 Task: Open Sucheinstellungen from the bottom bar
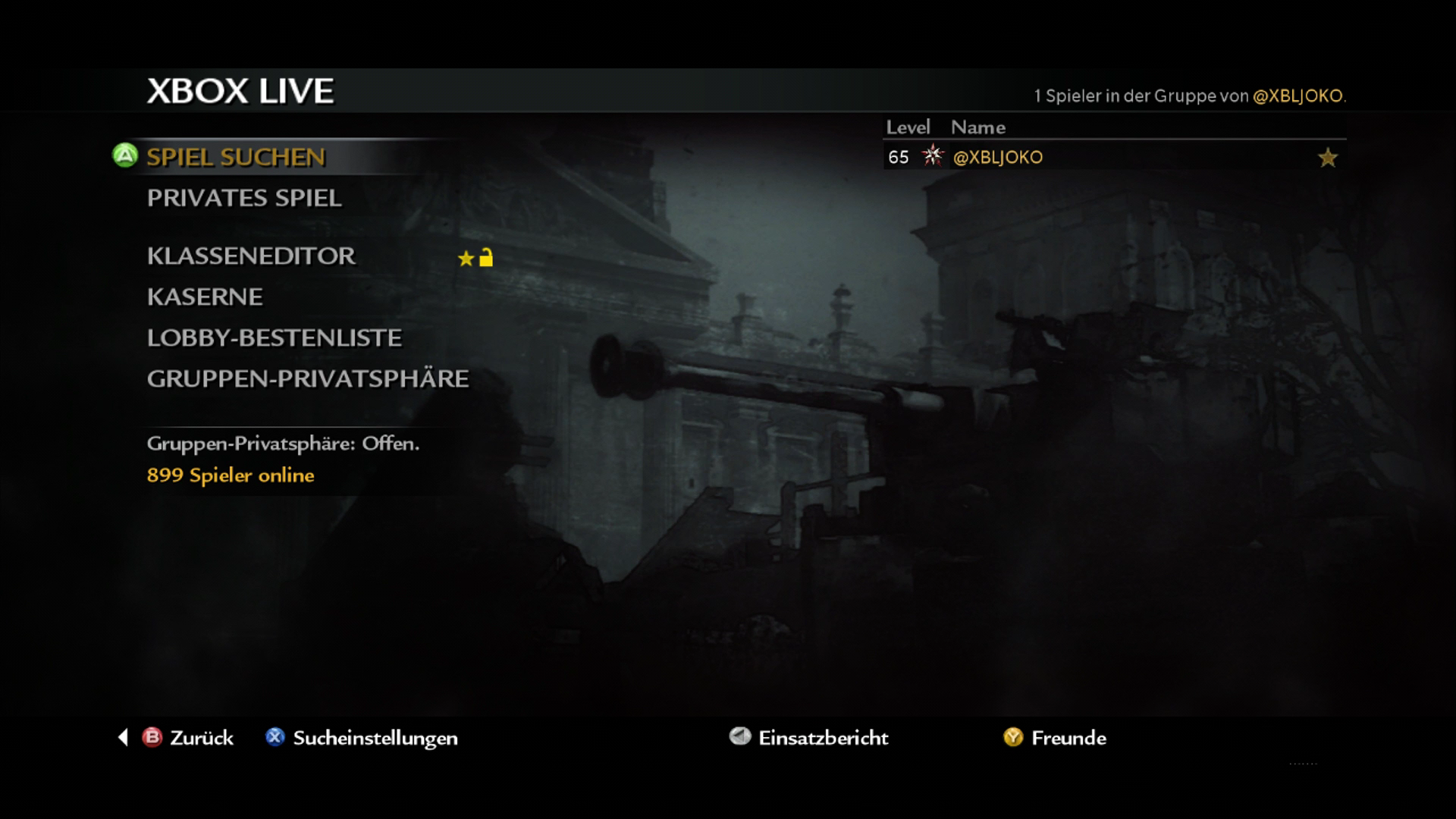[x=375, y=738]
